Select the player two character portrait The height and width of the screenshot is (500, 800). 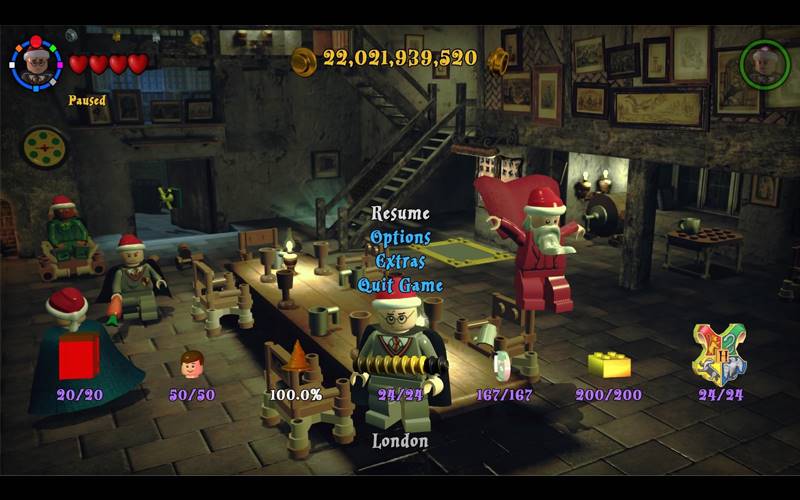764,65
